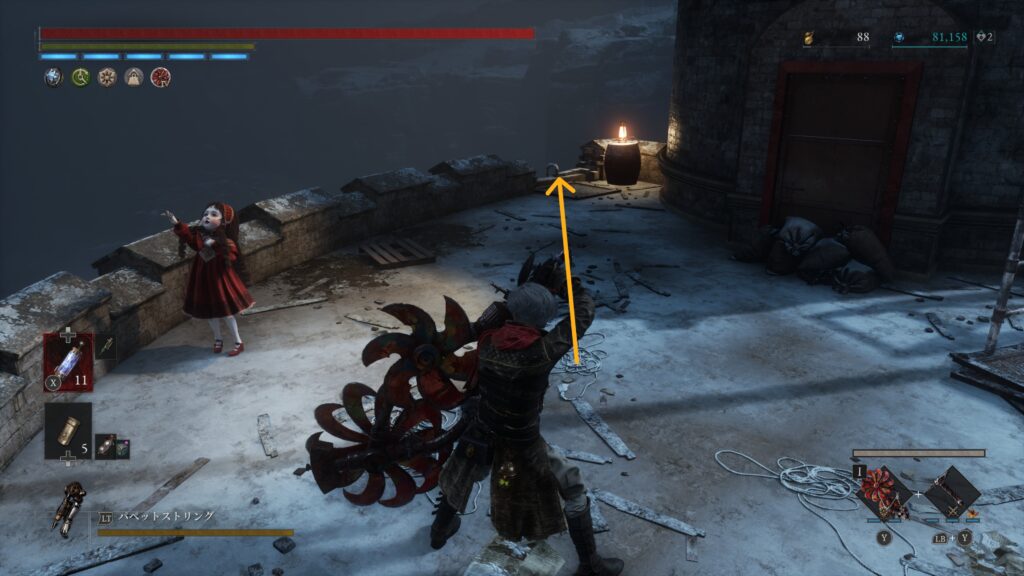This screenshot has width=1024, height=576.
Task: Inspect the green circular status icon
Action: click(80, 77)
